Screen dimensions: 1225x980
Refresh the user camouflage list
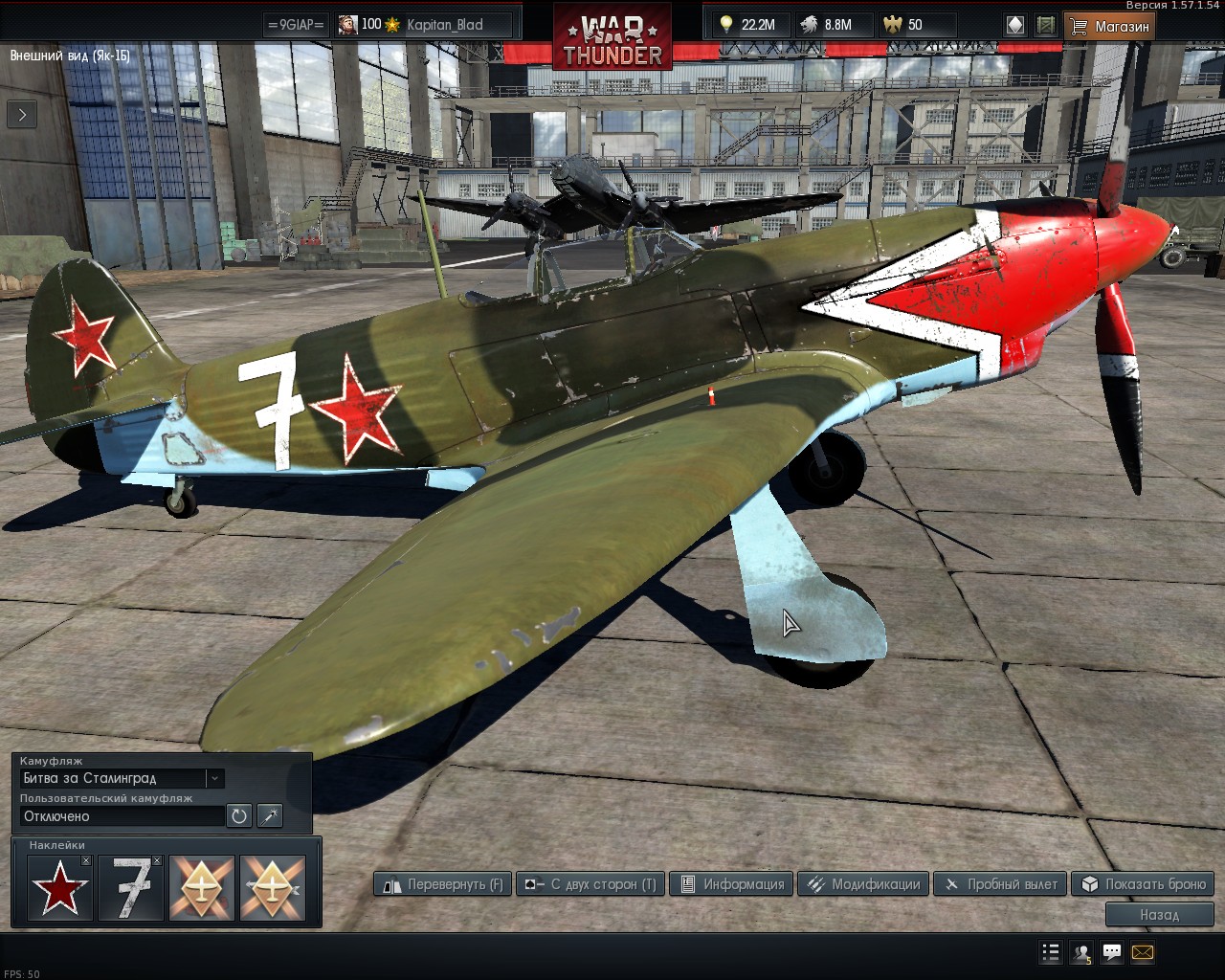click(239, 816)
